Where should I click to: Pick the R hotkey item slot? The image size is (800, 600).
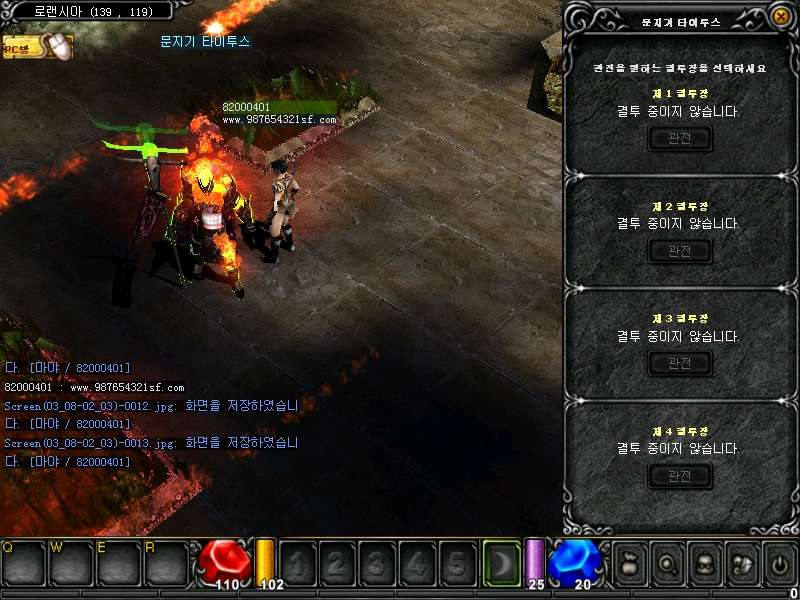(x=166, y=564)
